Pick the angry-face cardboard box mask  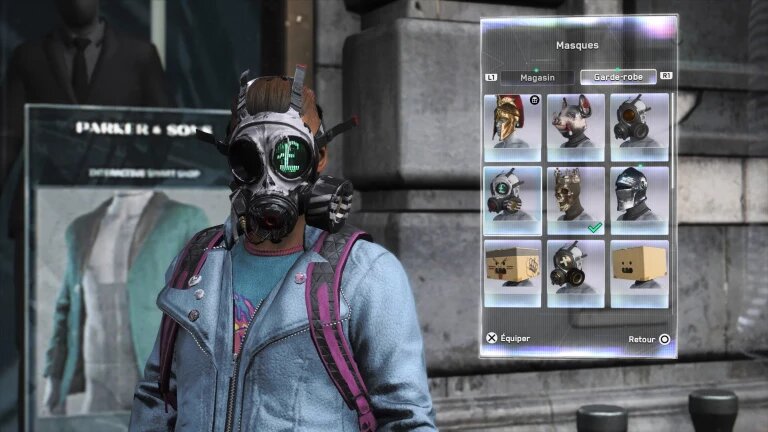[x=512, y=272]
